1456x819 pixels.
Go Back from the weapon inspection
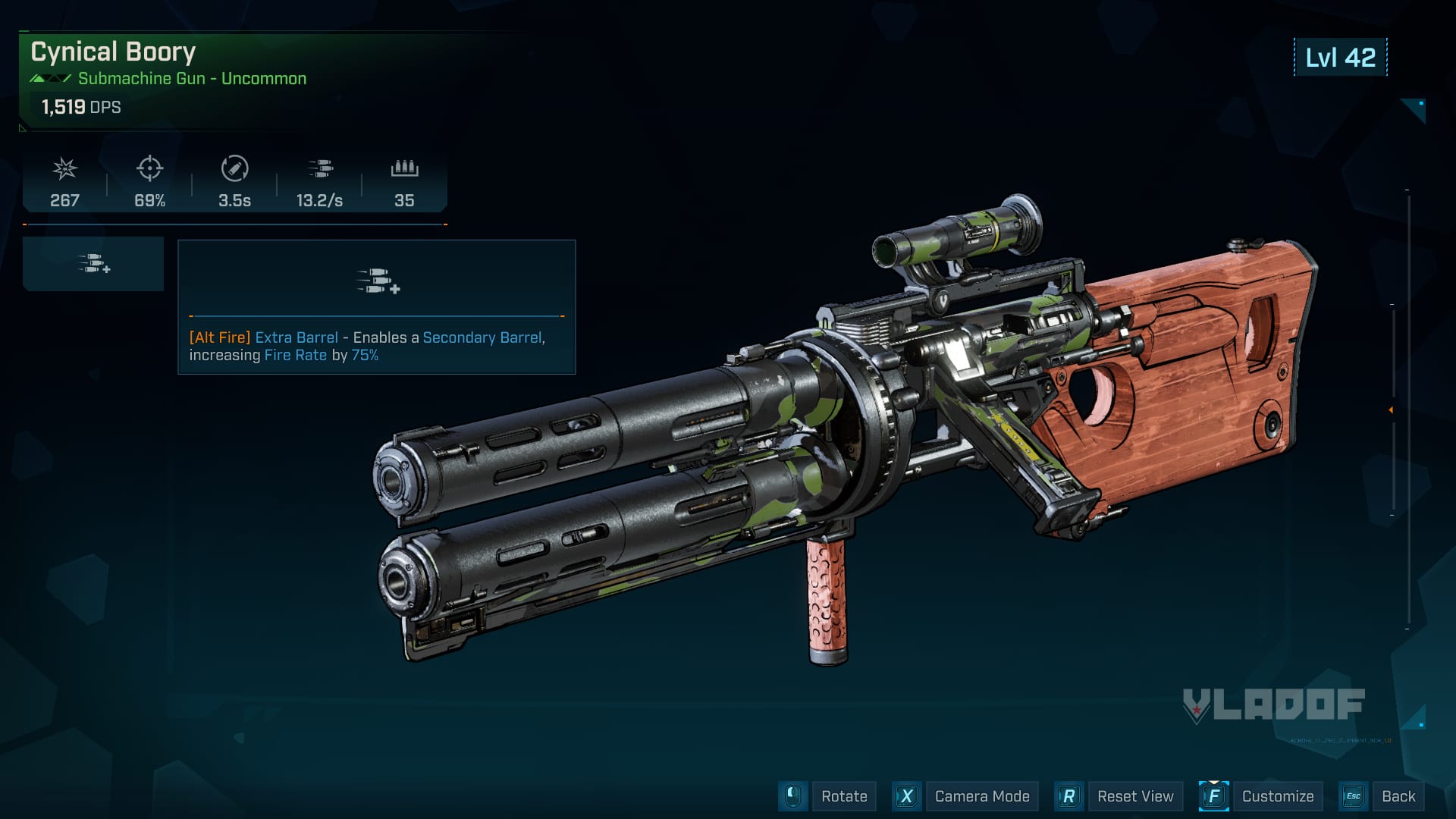click(1398, 796)
